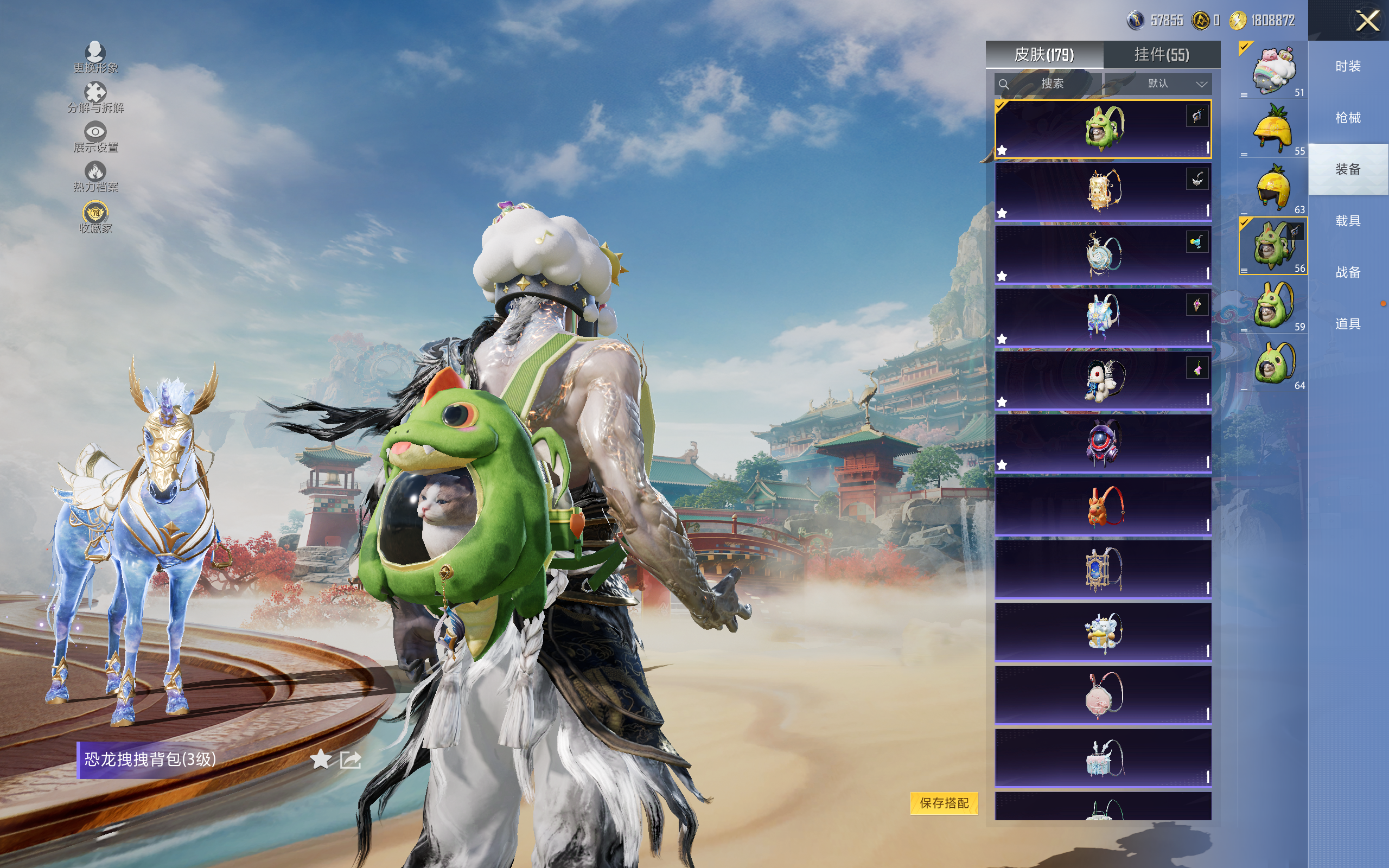
Task: Switch to the 皮肤(179) tab
Action: [x=1044, y=55]
